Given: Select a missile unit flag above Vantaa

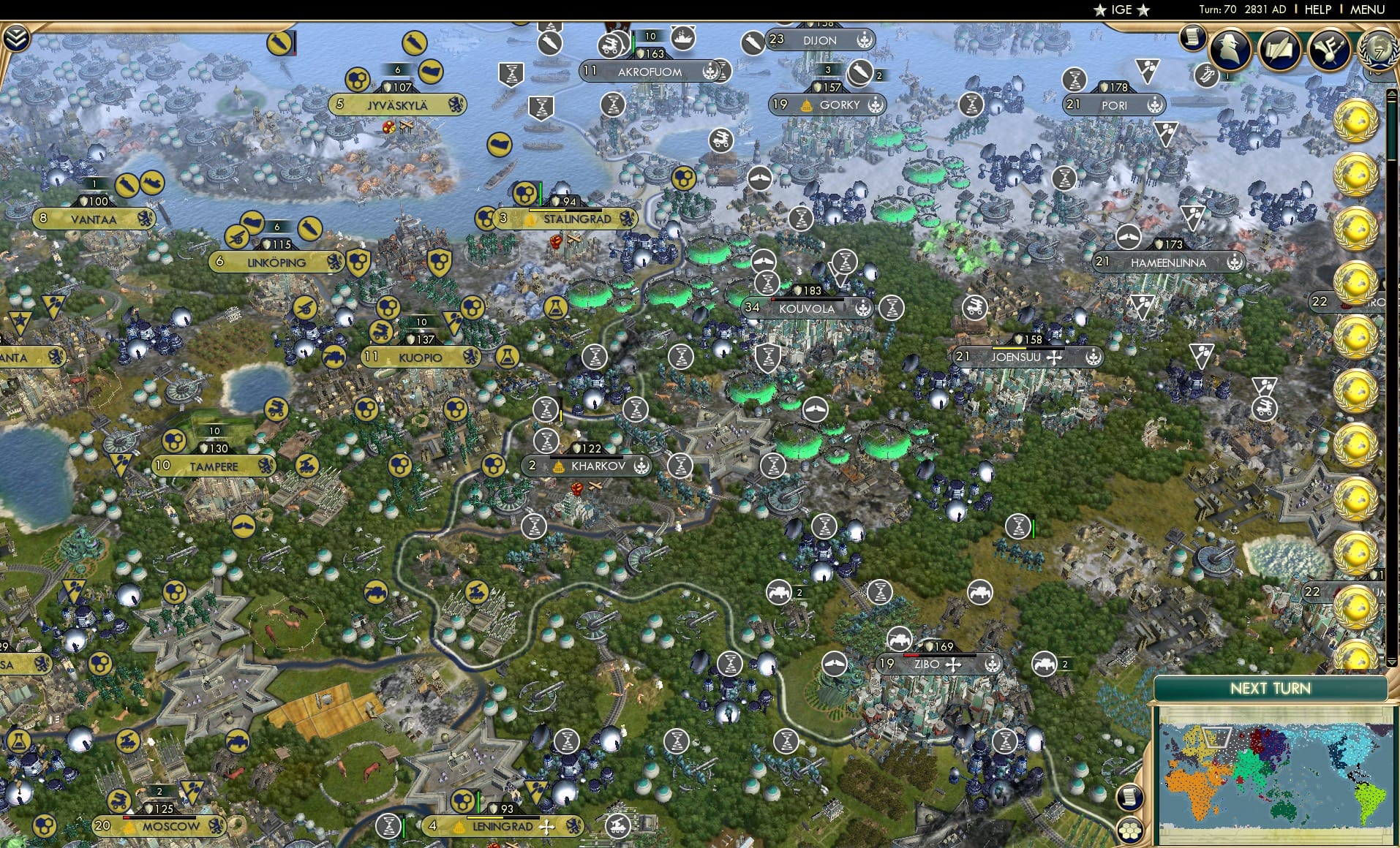Looking at the screenshot, I should (127, 185).
